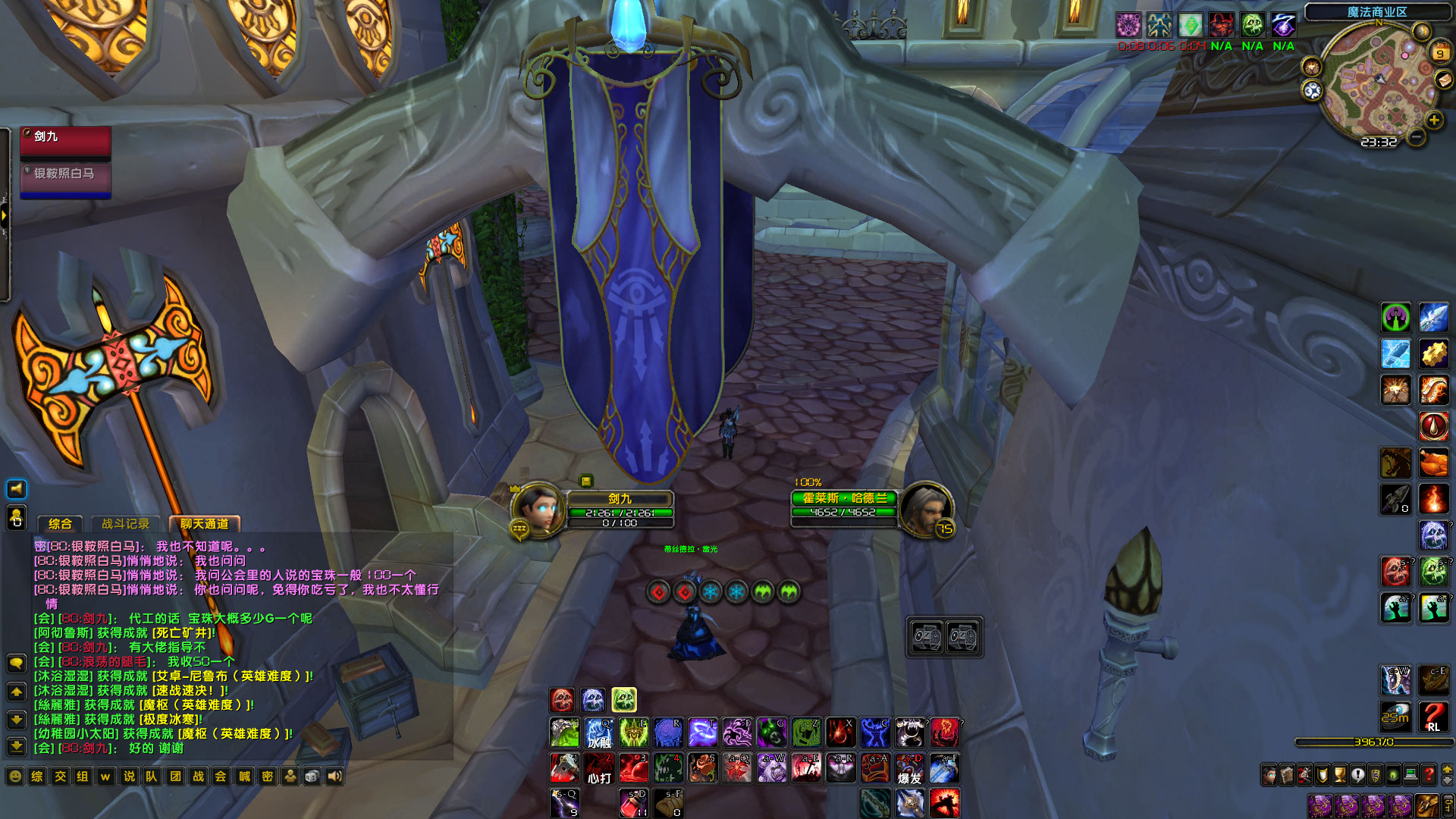Expand the collapsed left sidebar arrow

pos(6,216)
